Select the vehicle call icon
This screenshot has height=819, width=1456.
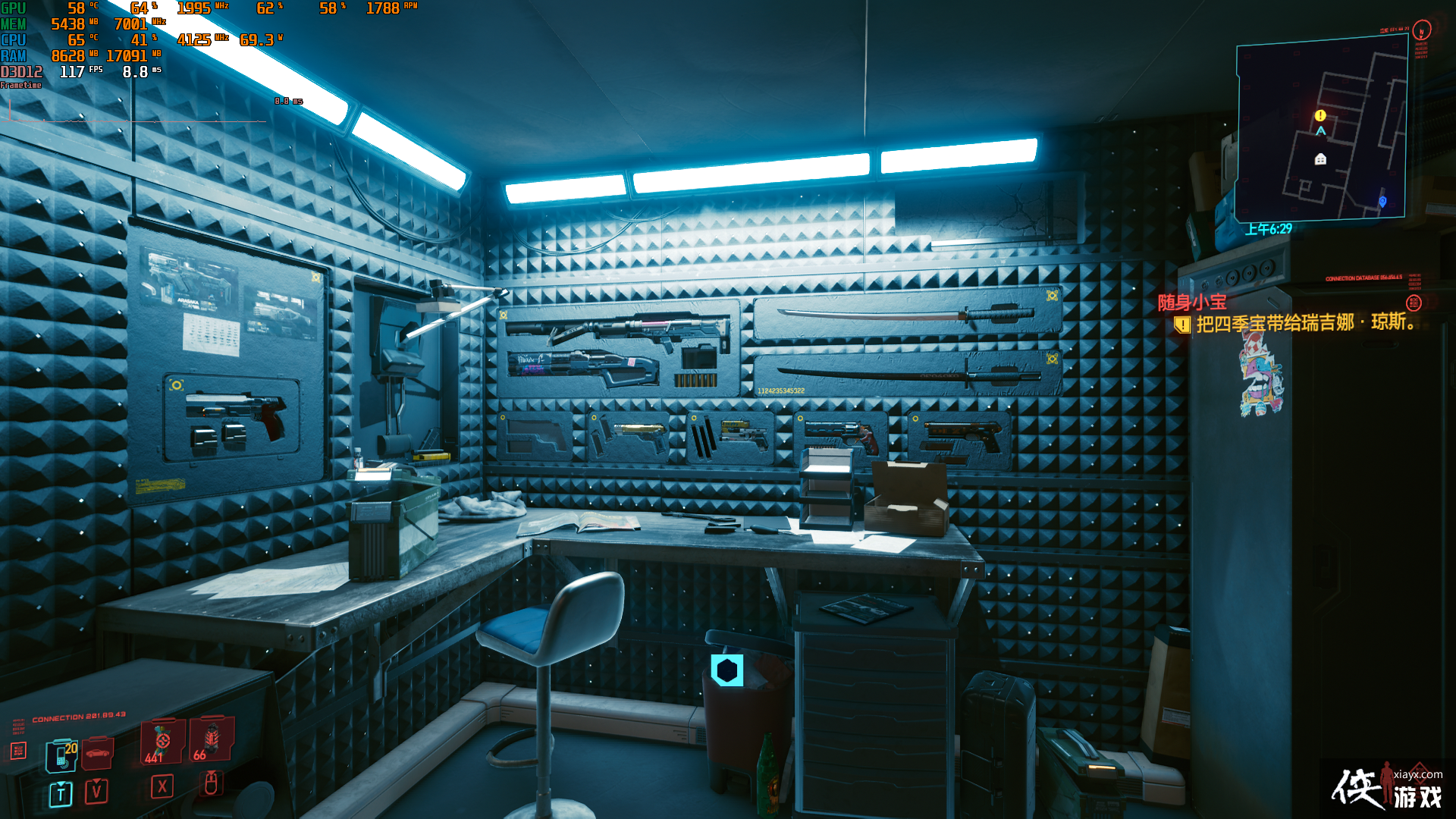tap(97, 752)
